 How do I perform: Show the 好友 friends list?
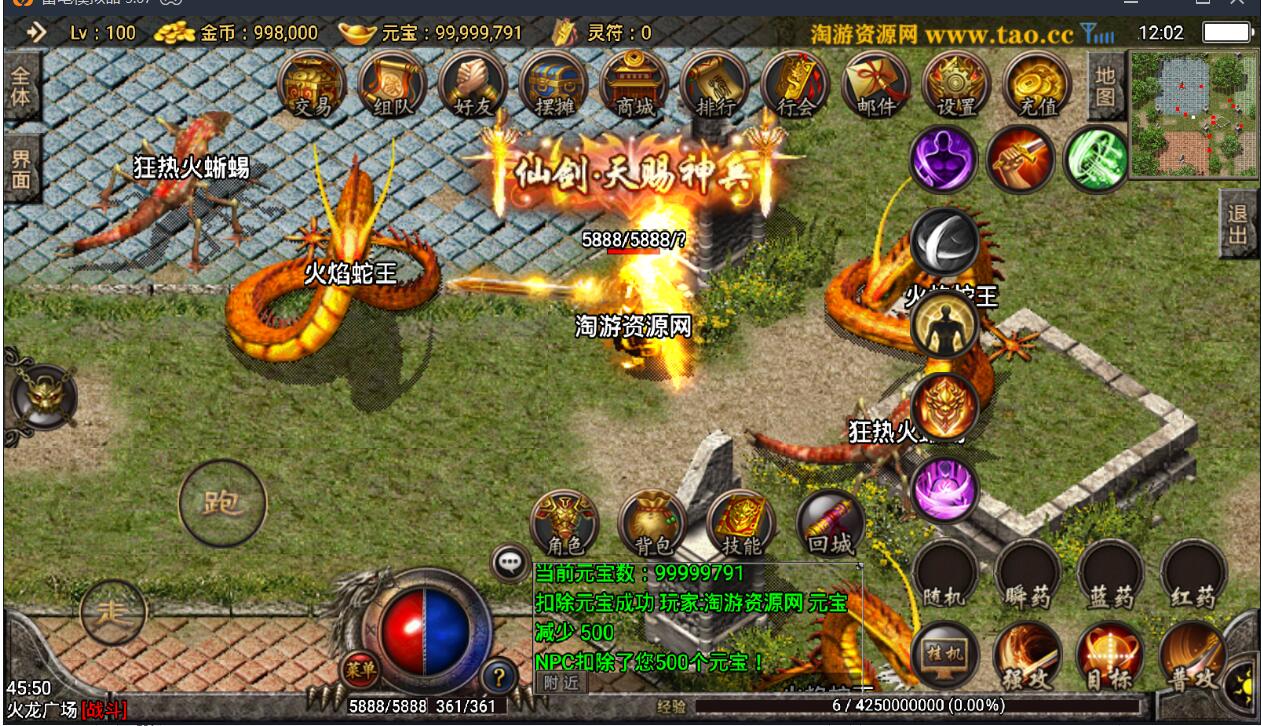[x=472, y=85]
